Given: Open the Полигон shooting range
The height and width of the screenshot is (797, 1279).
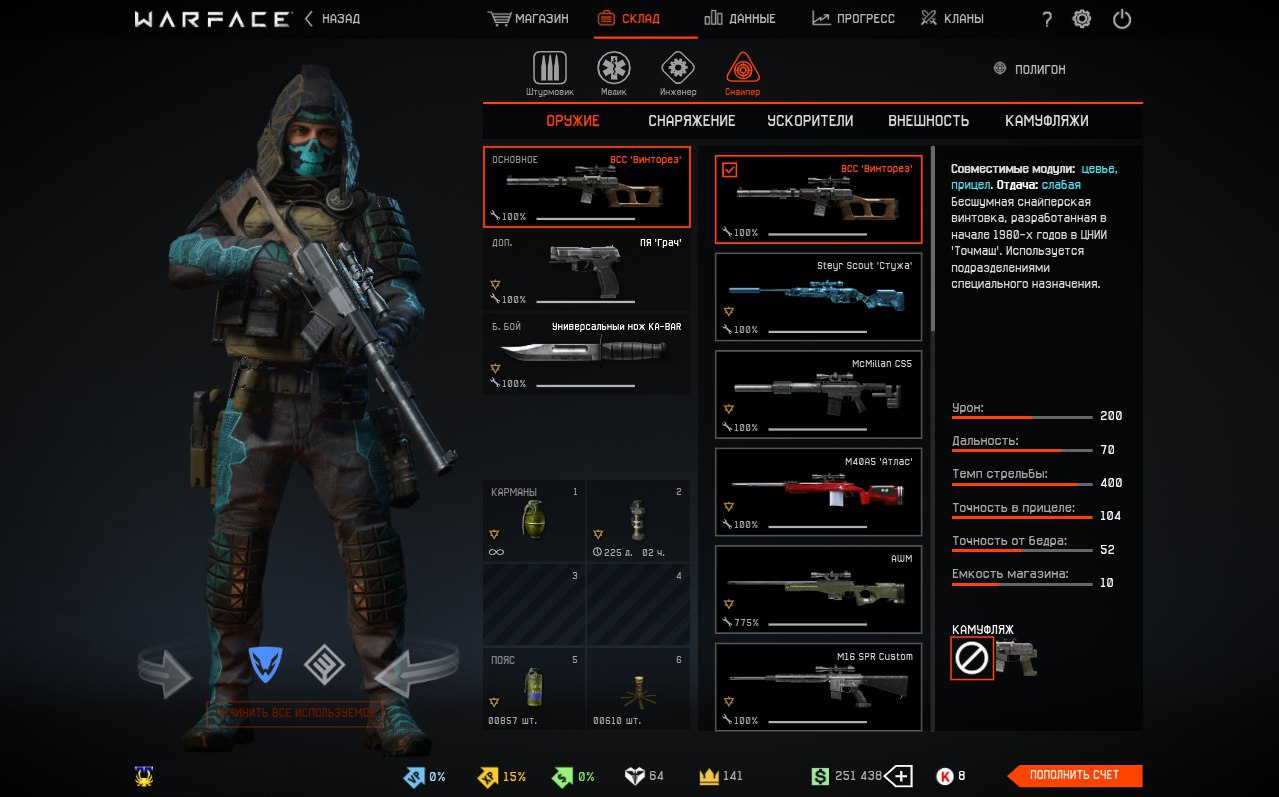Looking at the screenshot, I should (1029, 69).
